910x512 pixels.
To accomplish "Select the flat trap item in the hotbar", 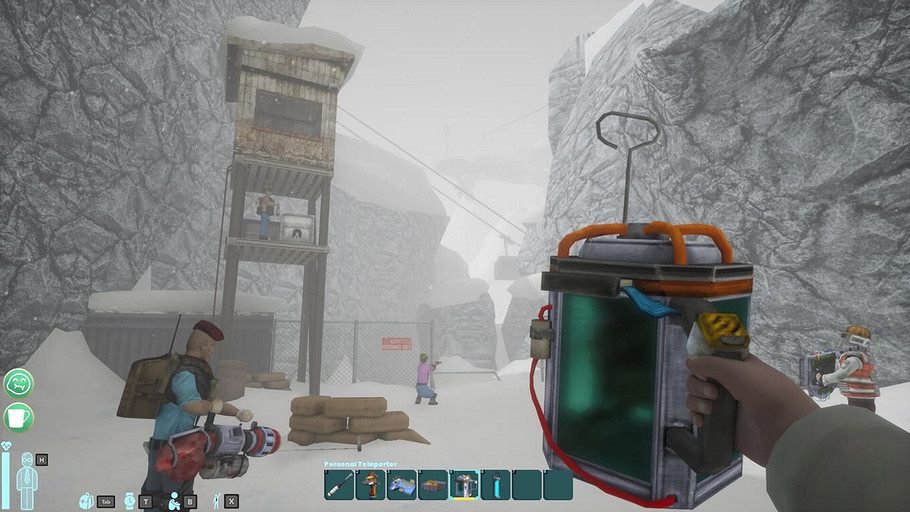I will [433, 485].
